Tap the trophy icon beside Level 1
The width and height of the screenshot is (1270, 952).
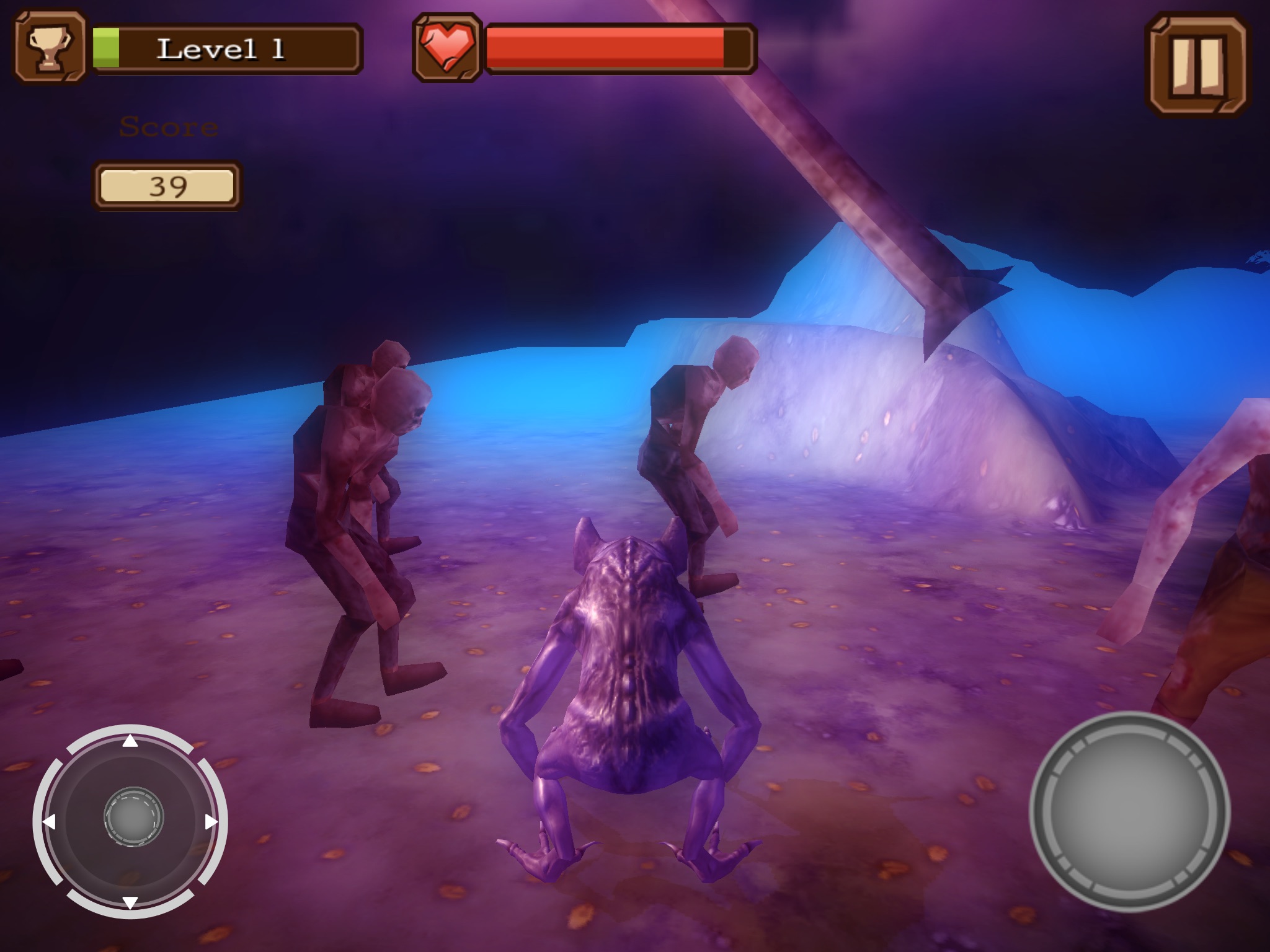coord(50,48)
